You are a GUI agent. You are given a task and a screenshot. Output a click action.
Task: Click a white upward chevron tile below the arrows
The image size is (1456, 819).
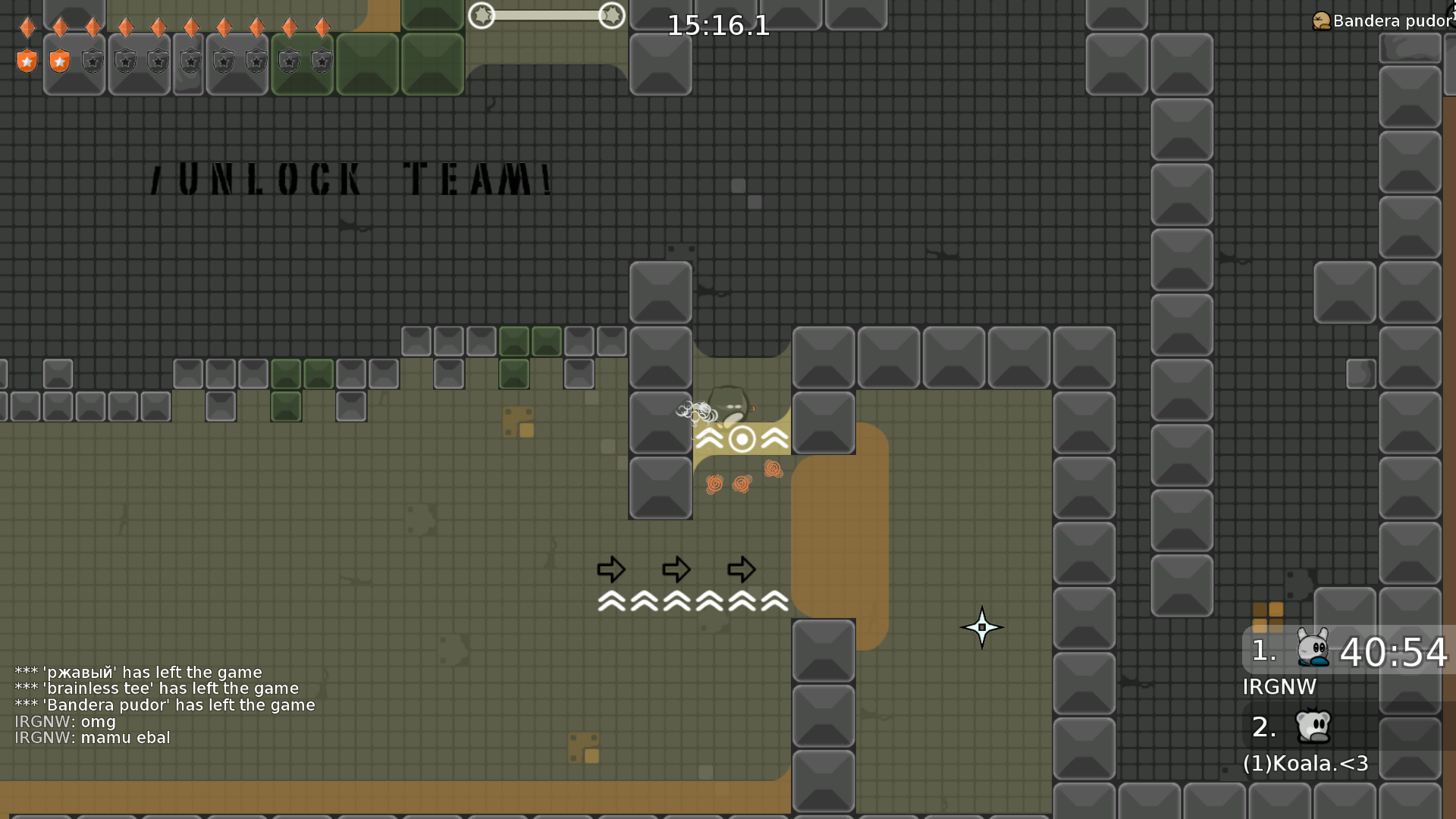coord(676,601)
